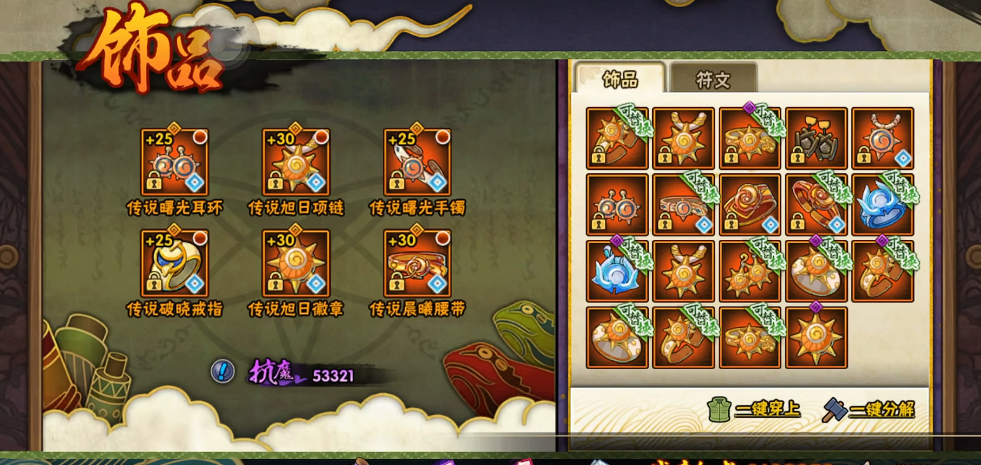This screenshot has height=465, width=981.
Task: Open the blue exclamation info icon
Action: click(222, 371)
